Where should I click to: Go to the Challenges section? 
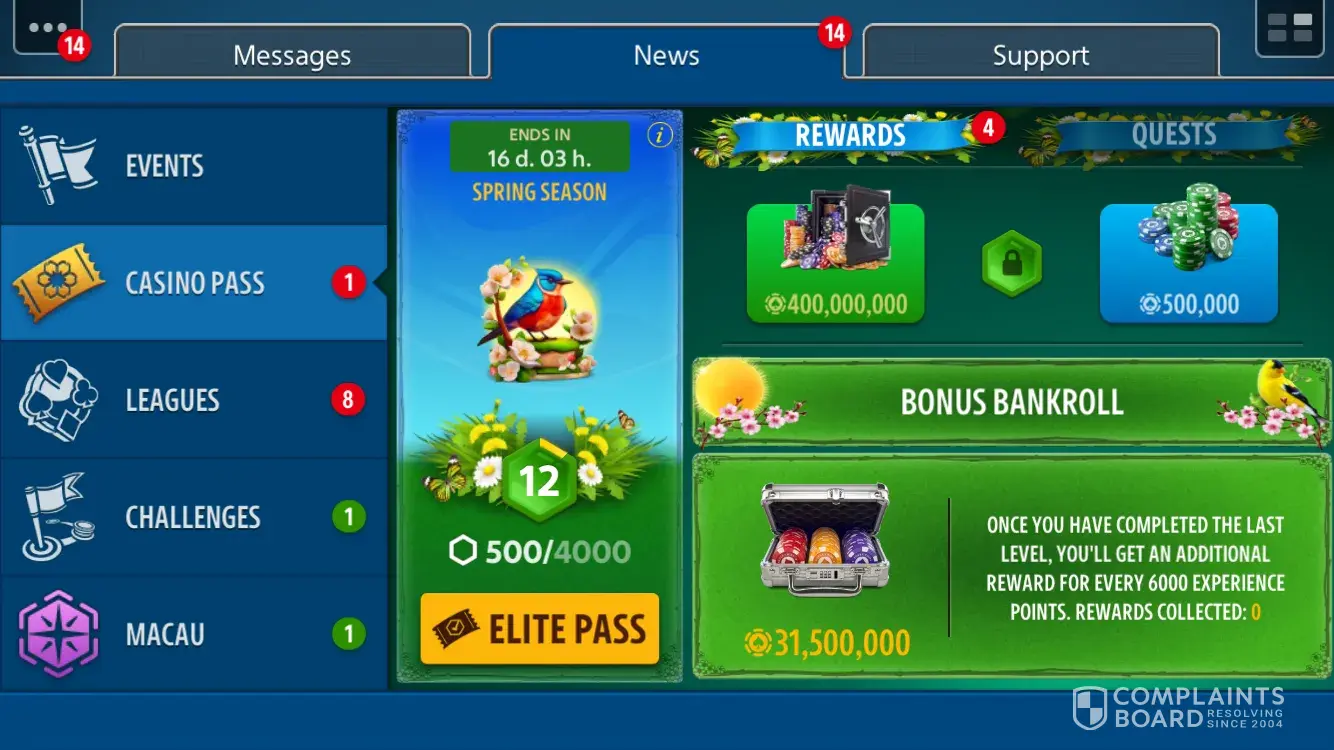click(193, 517)
